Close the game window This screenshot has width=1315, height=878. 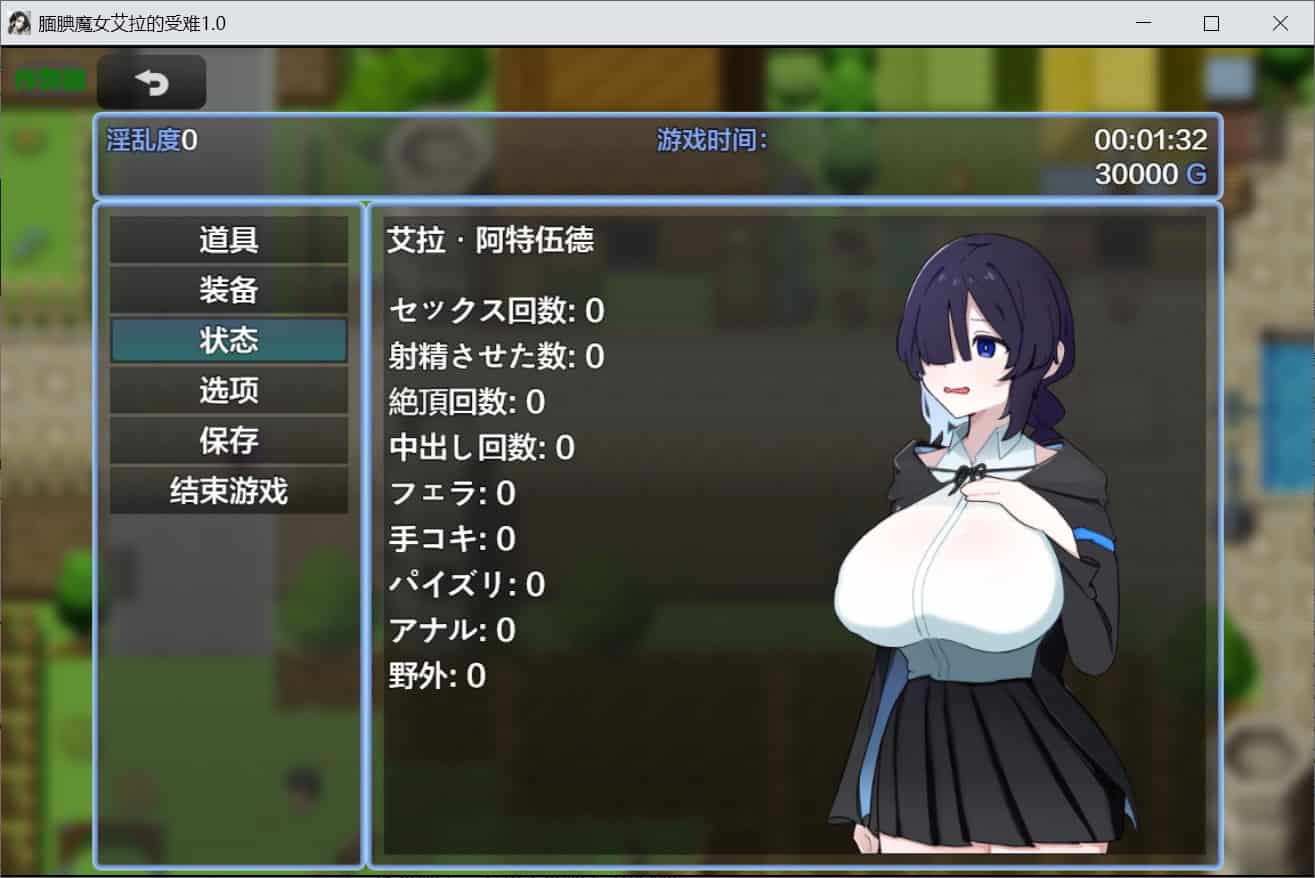tap(1279, 23)
